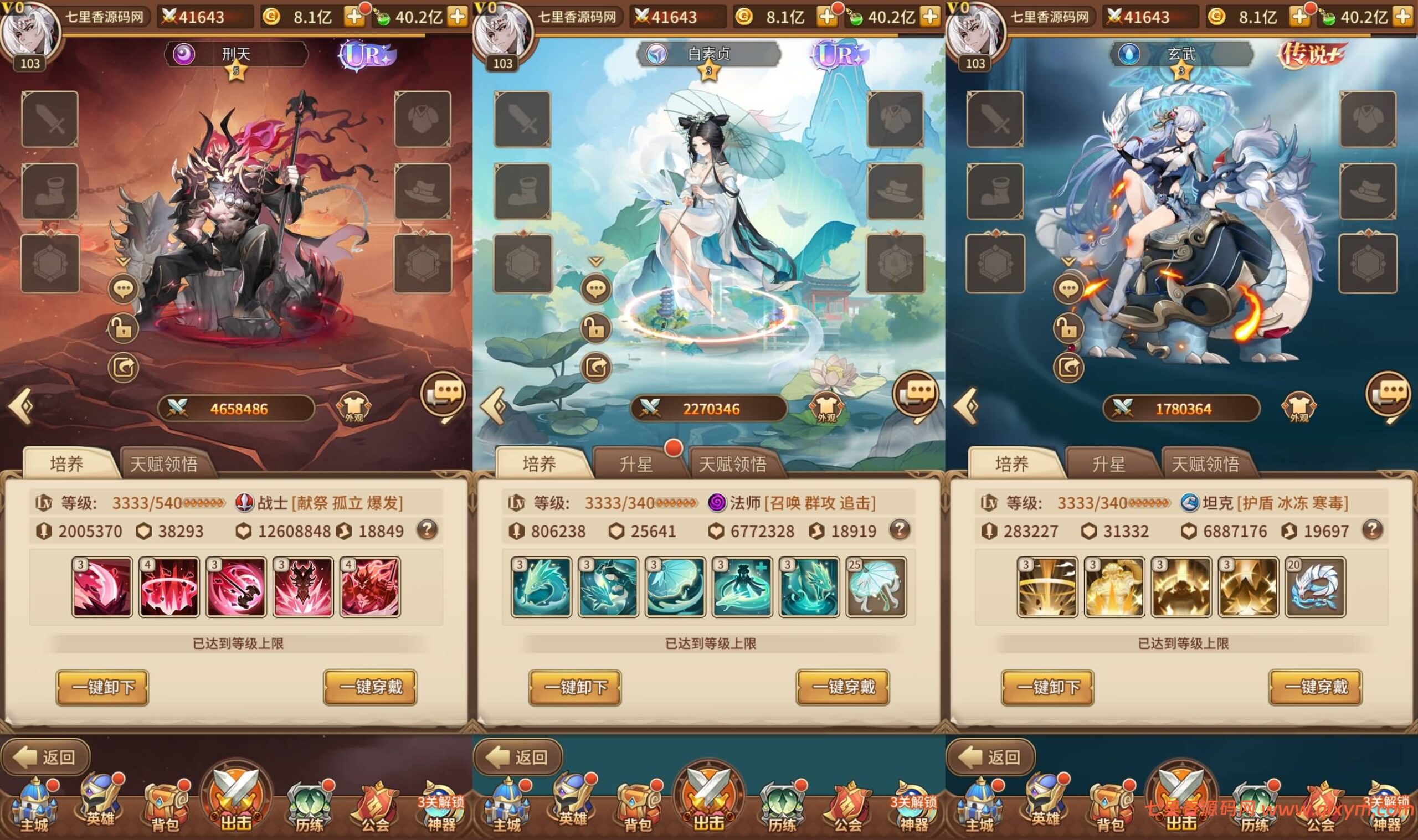
Task: Open the 升星 tab on 玄武's screen
Action: click(x=1109, y=464)
